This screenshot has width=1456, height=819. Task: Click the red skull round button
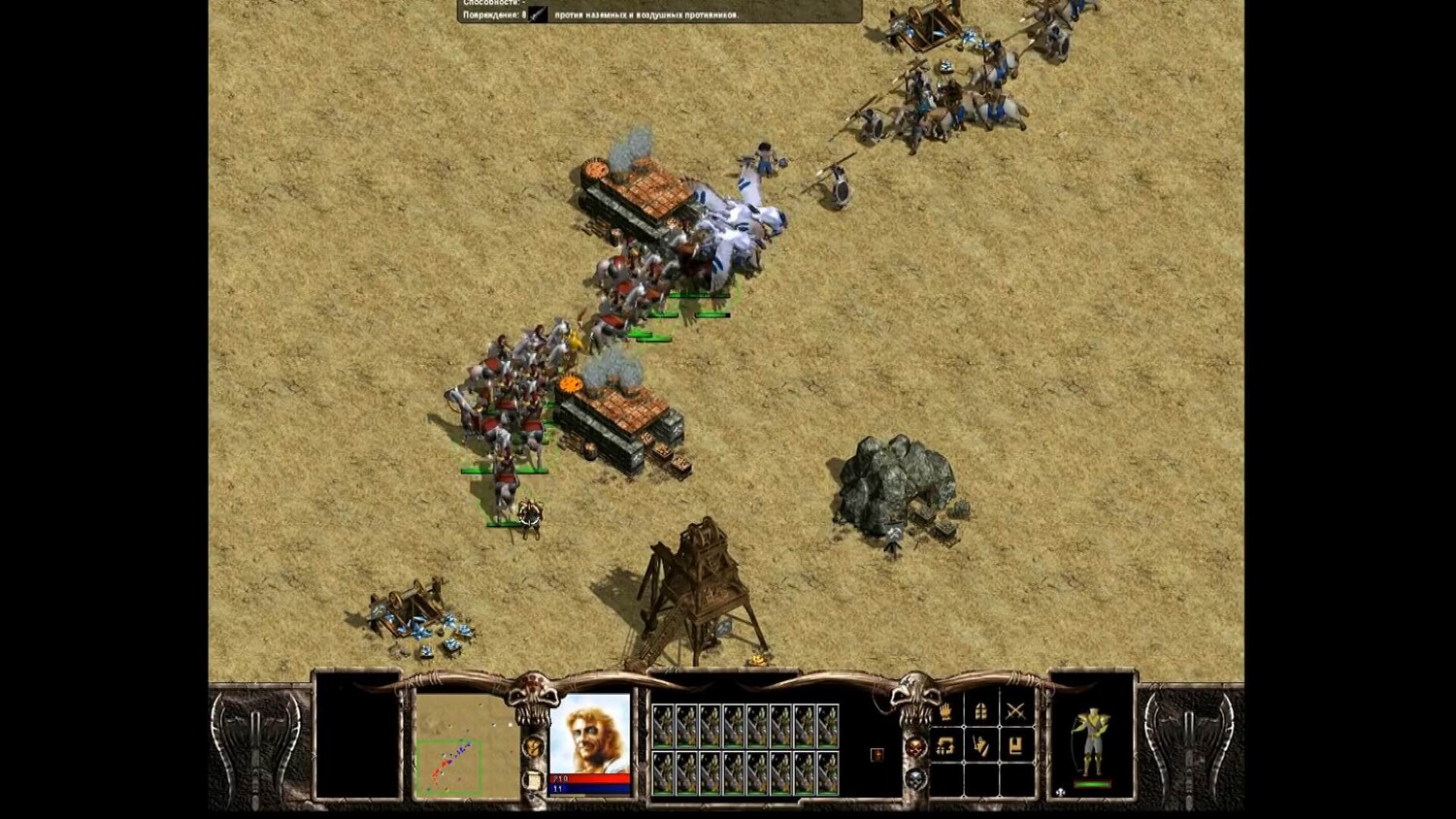[915, 747]
